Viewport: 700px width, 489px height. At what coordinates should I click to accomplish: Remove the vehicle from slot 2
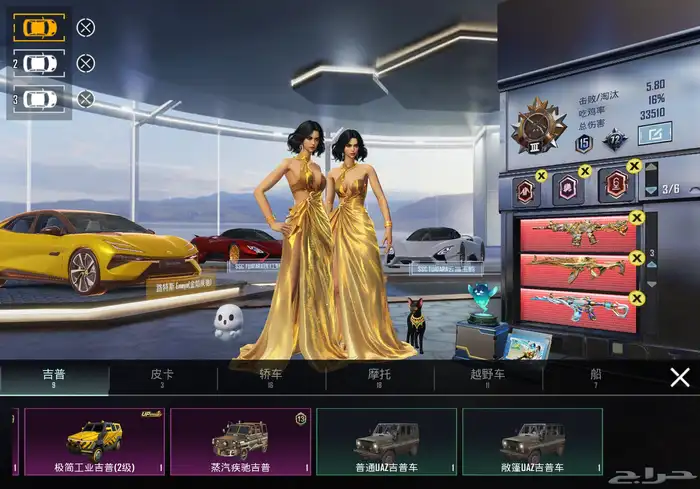86,63
